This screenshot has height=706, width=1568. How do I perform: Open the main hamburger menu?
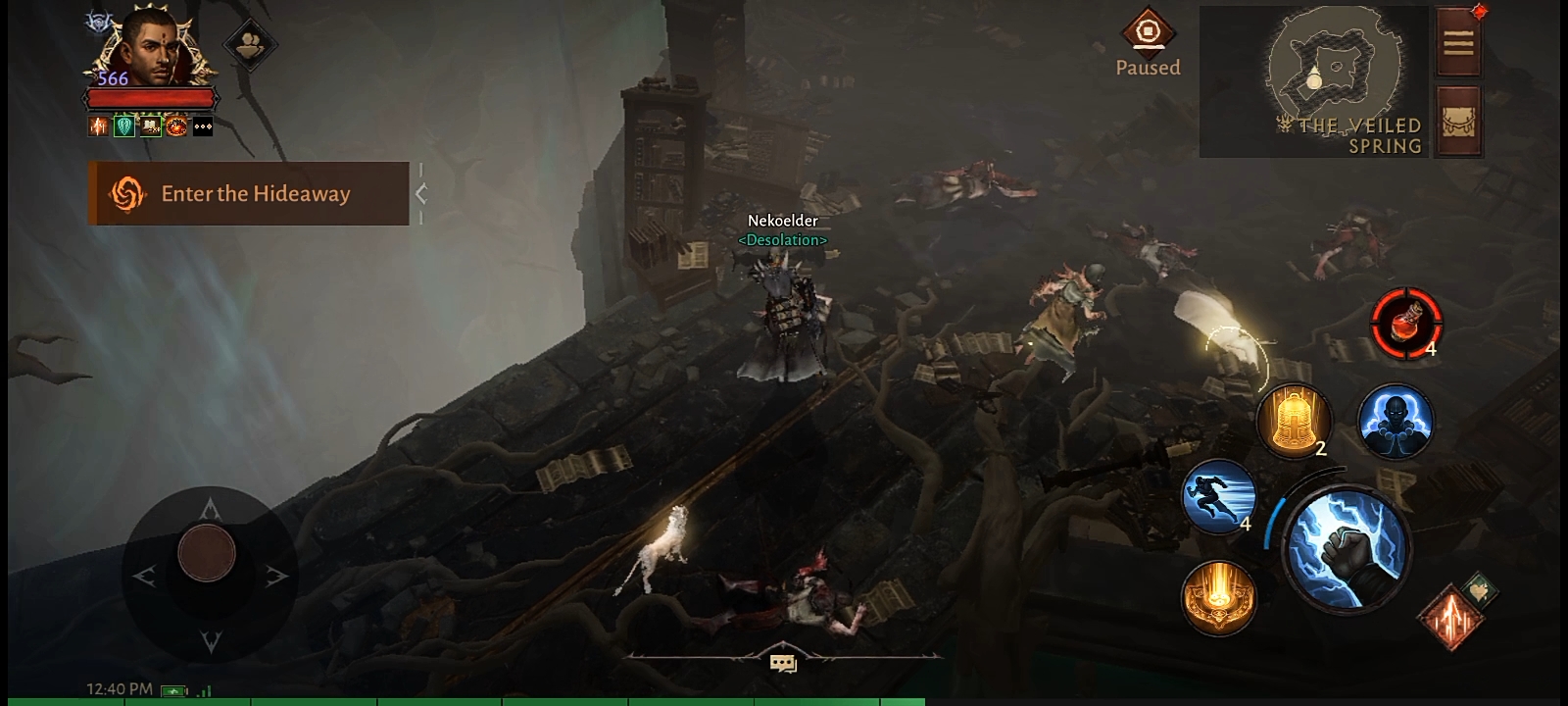click(x=1458, y=42)
